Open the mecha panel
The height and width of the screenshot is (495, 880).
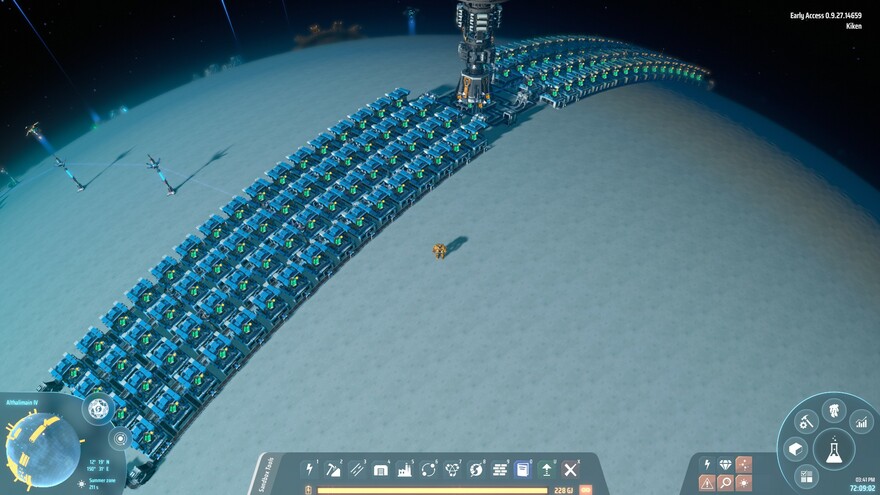coord(833,409)
